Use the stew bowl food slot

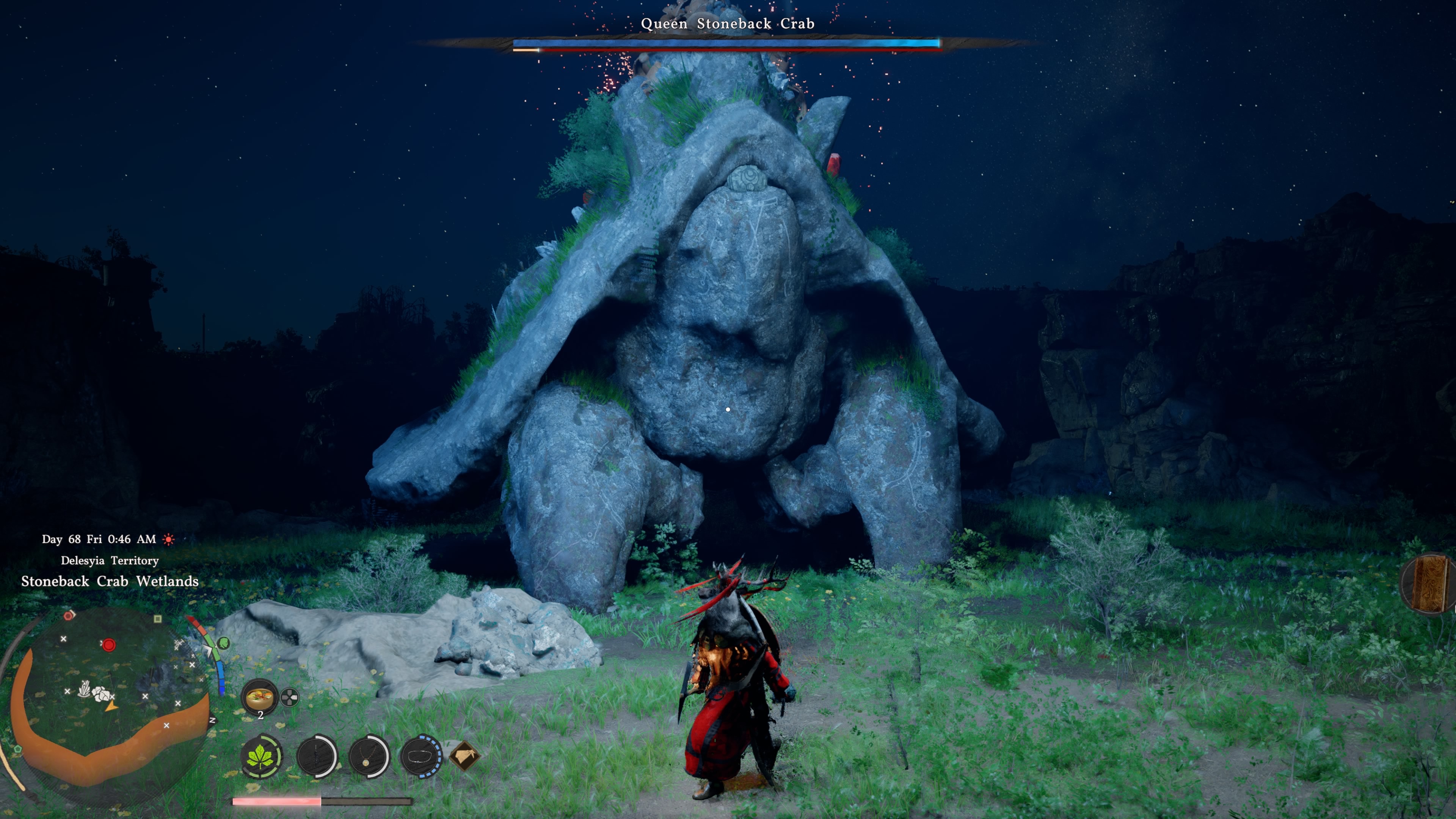pyautogui.click(x=260, y=697)
